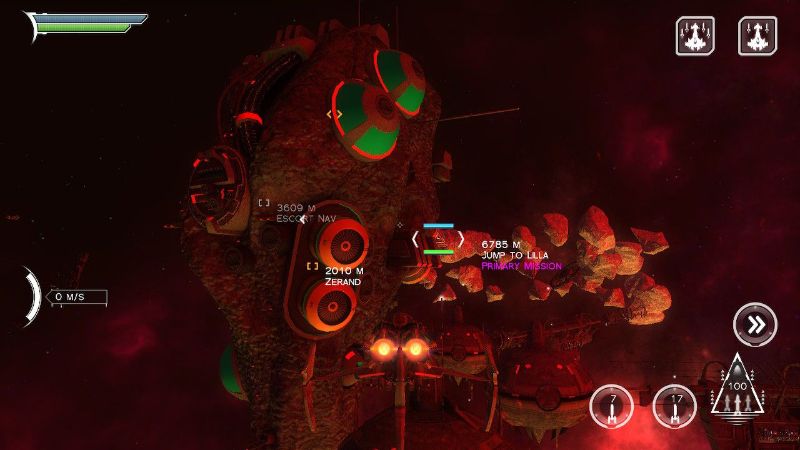
Task: Select the Escort Nav waypoint marker
Action: (x=264, y=203)
